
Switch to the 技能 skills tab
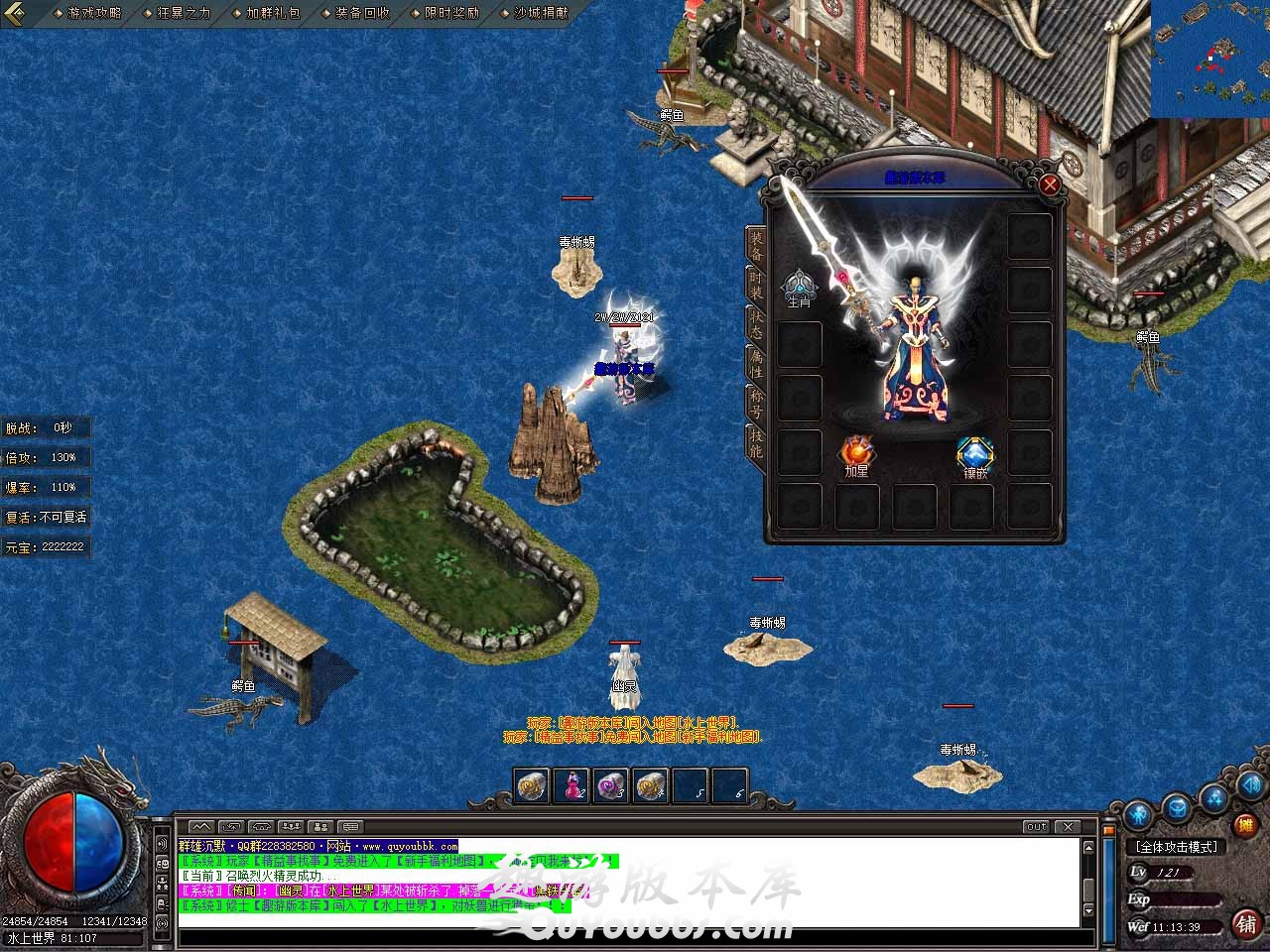[x=756, y=442]
